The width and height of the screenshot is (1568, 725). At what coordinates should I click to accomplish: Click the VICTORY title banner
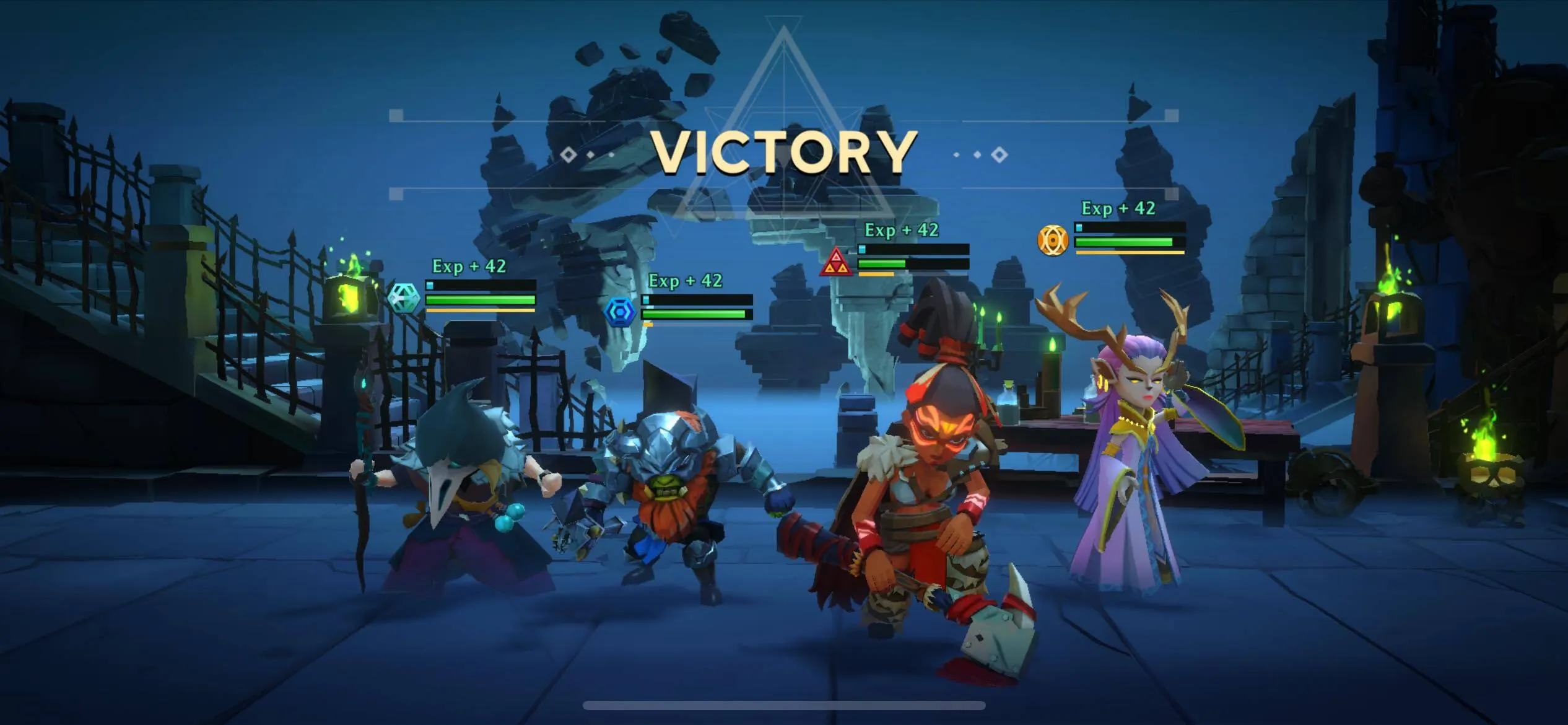784,151
